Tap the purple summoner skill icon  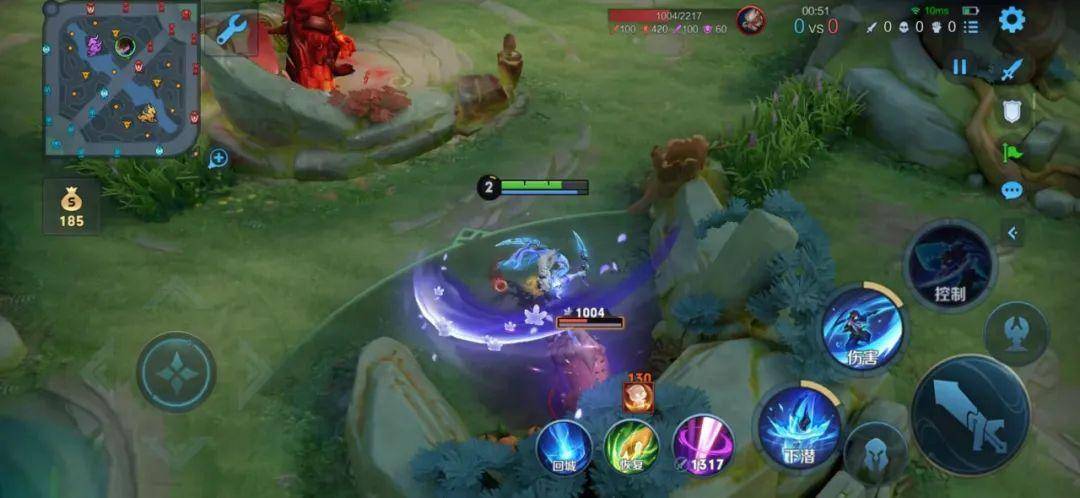coord(703,445)
